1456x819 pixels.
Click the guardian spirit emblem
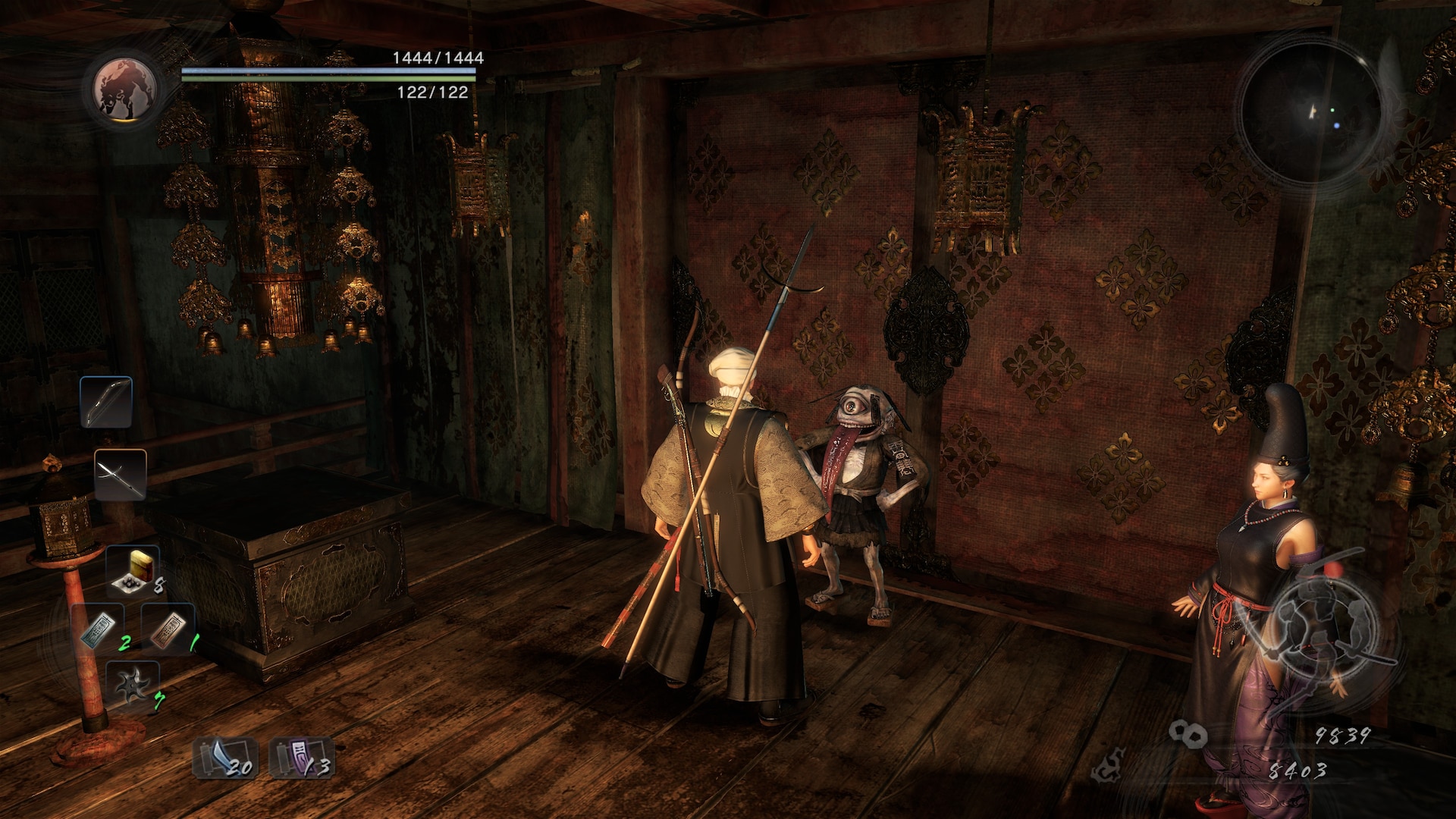click(x=126, y=89)
